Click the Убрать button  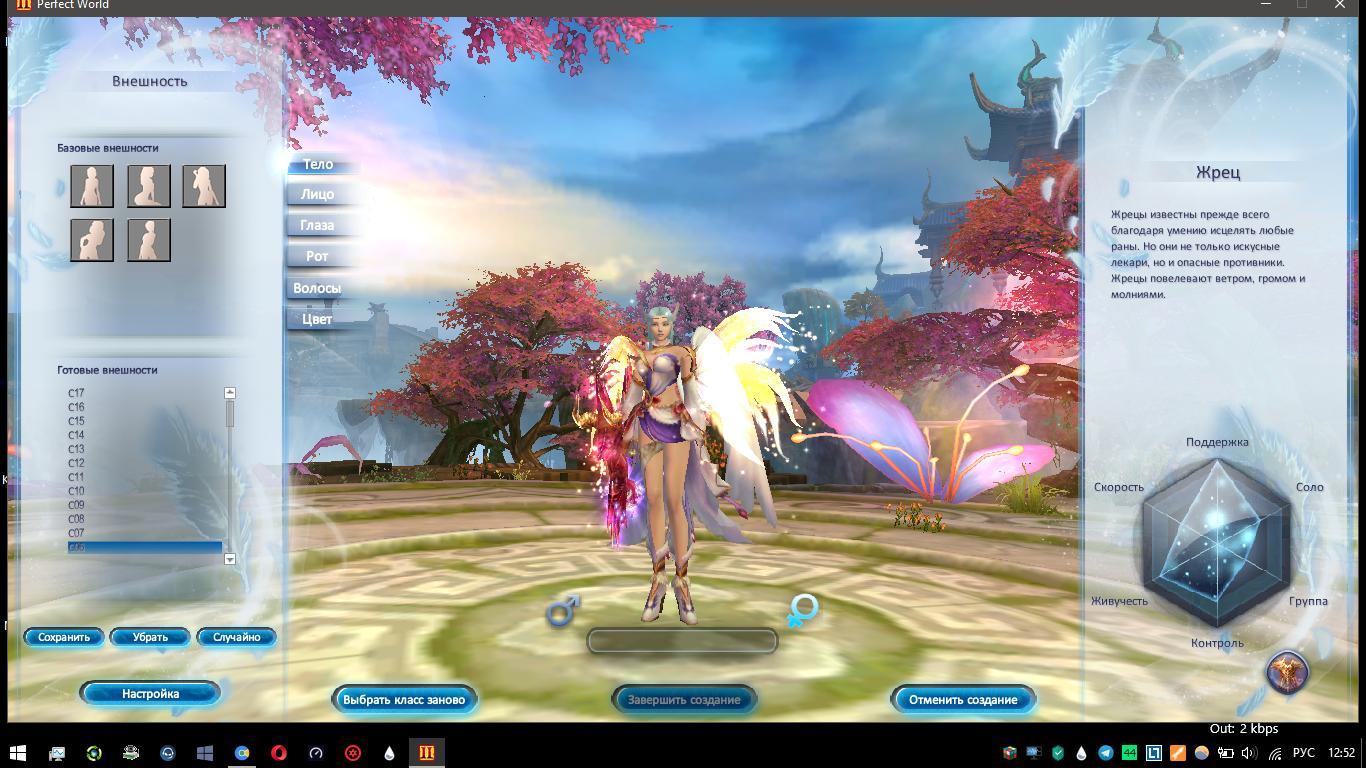(150, 637)
